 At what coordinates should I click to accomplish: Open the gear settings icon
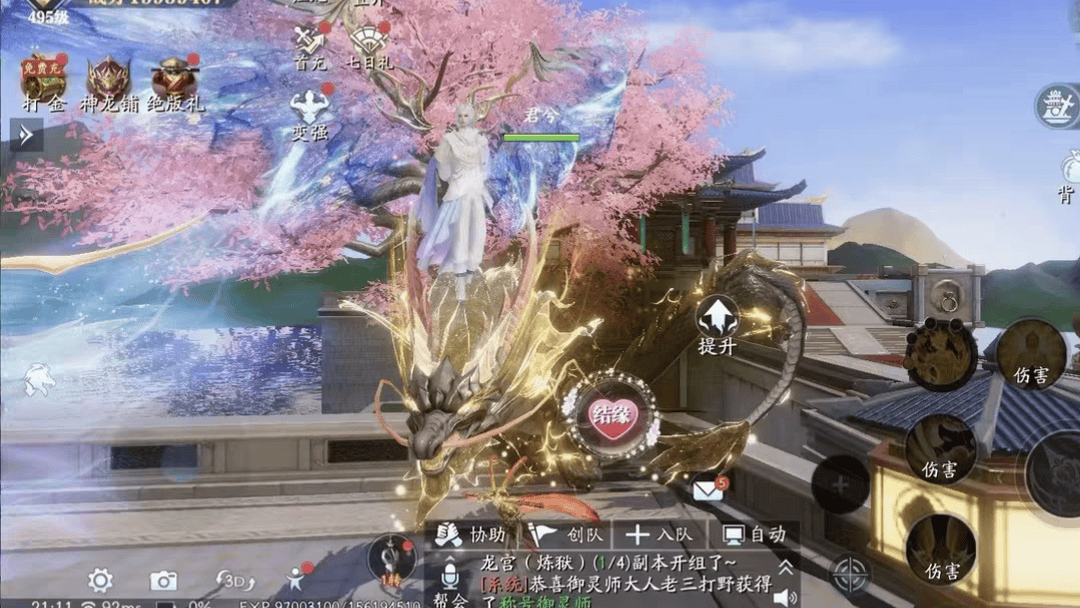click(99, 580)
